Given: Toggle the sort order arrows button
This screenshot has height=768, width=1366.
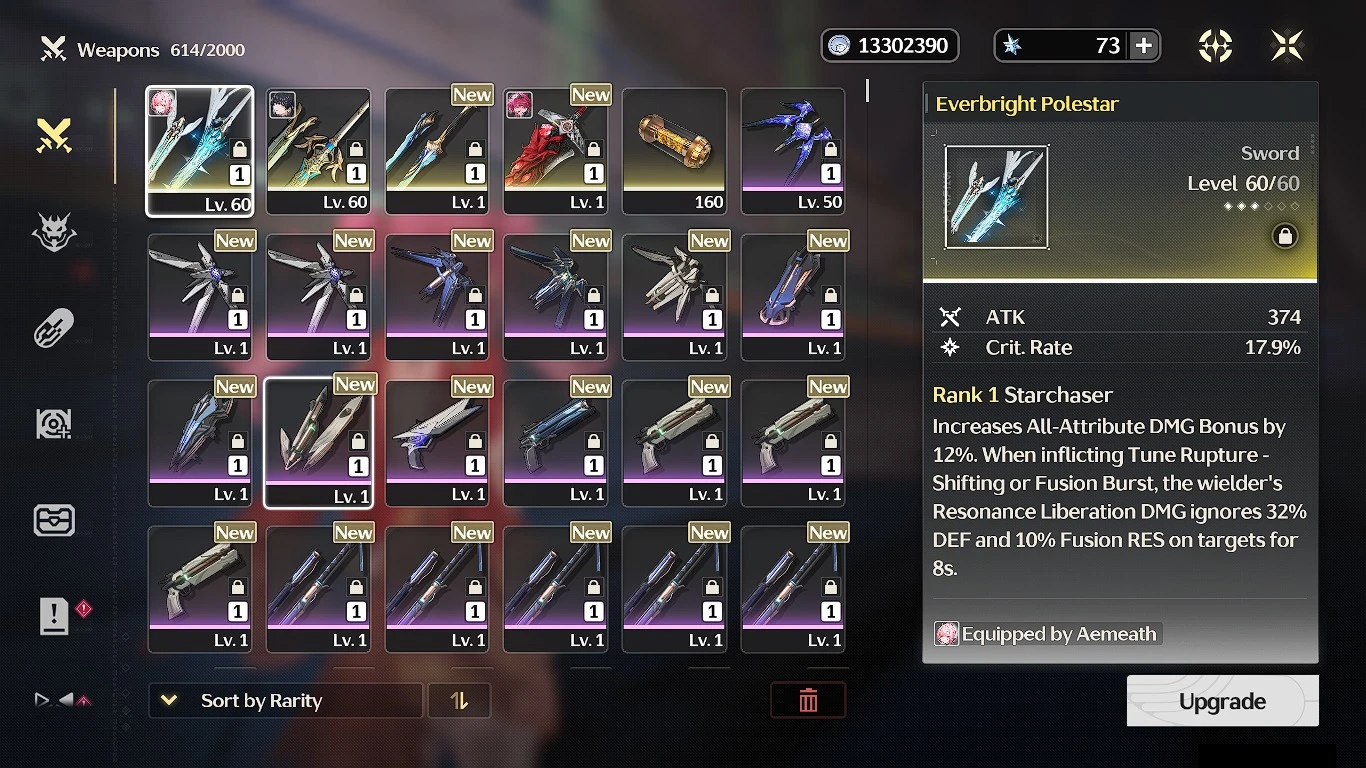Looking at the screenshot, I should click(459, 701).
